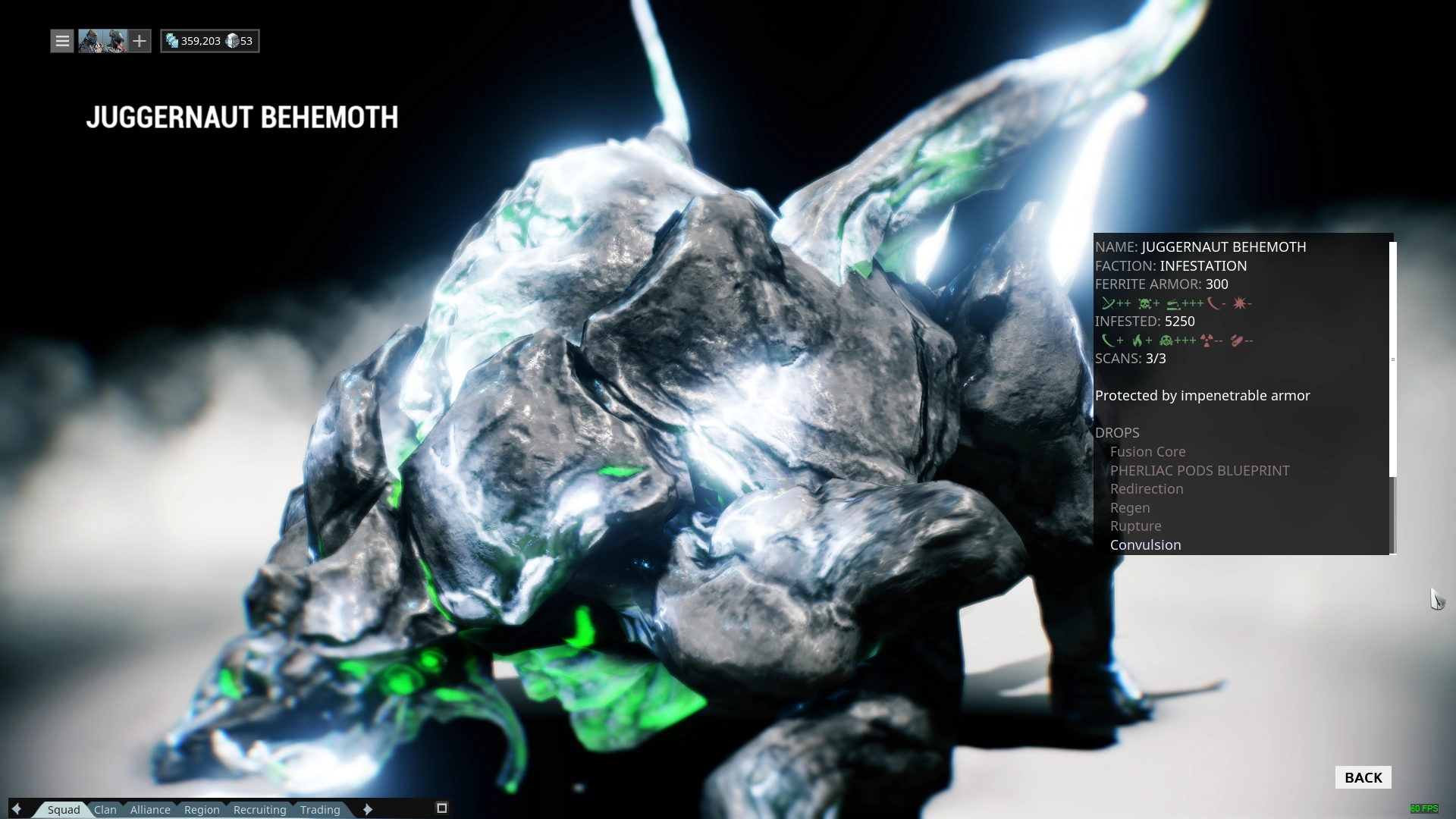Toggle the chat pop-out window icon
This screenshot has height=819, width=1456.
coord(441,808)
